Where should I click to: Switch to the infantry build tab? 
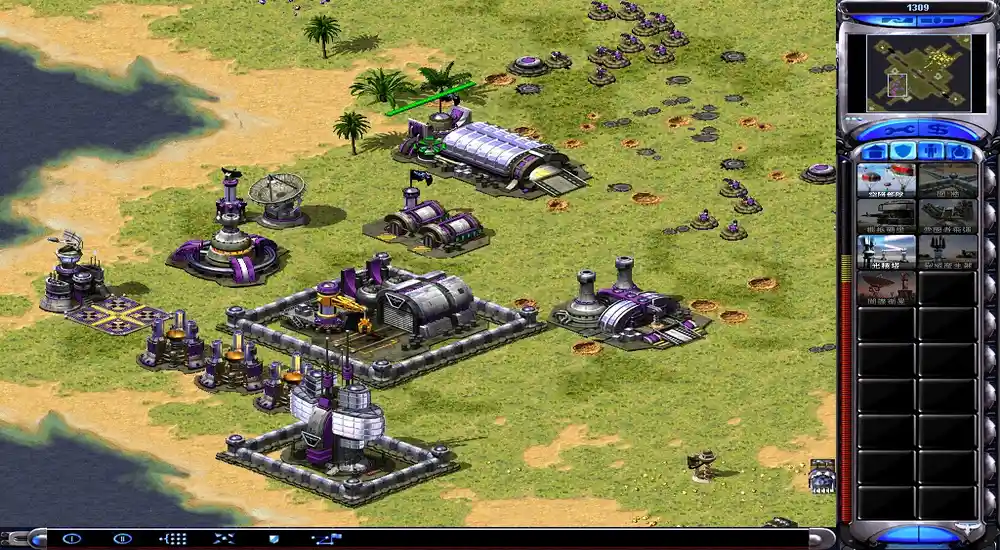pos(931,152)
